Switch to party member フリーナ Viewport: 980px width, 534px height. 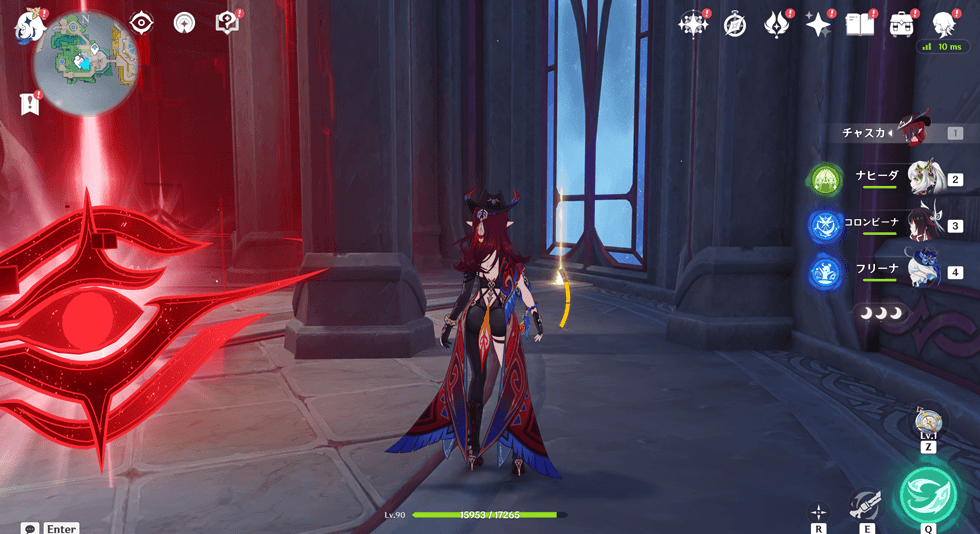pyautogui.click(x=925, y=270)
